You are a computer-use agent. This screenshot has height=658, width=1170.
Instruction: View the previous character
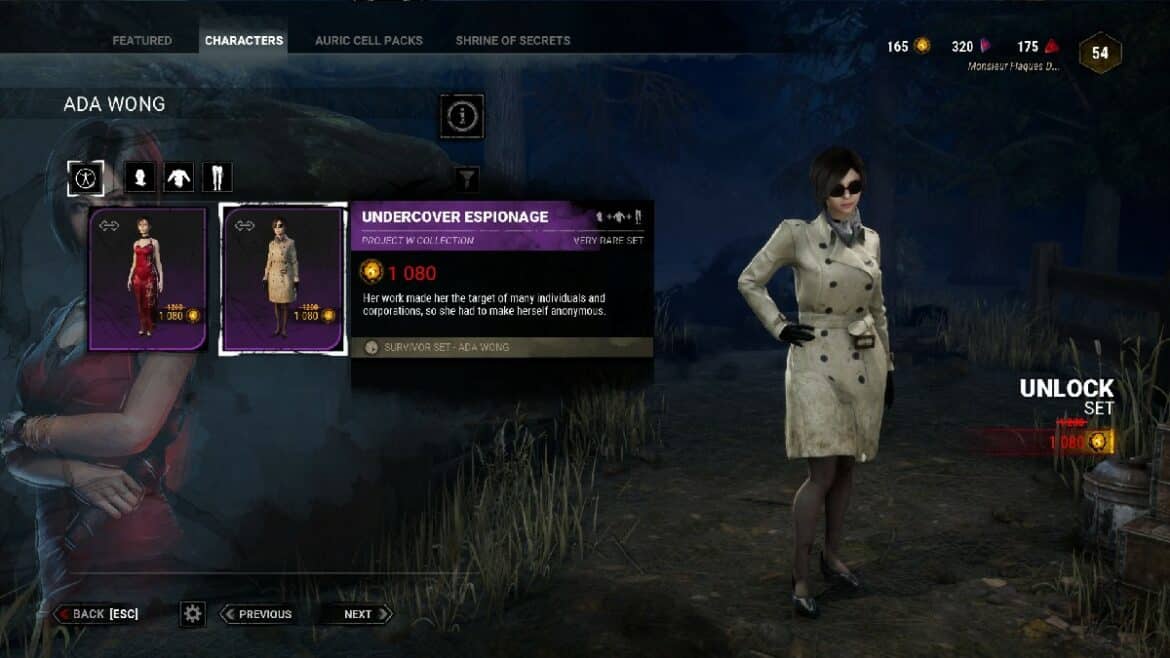257,614
